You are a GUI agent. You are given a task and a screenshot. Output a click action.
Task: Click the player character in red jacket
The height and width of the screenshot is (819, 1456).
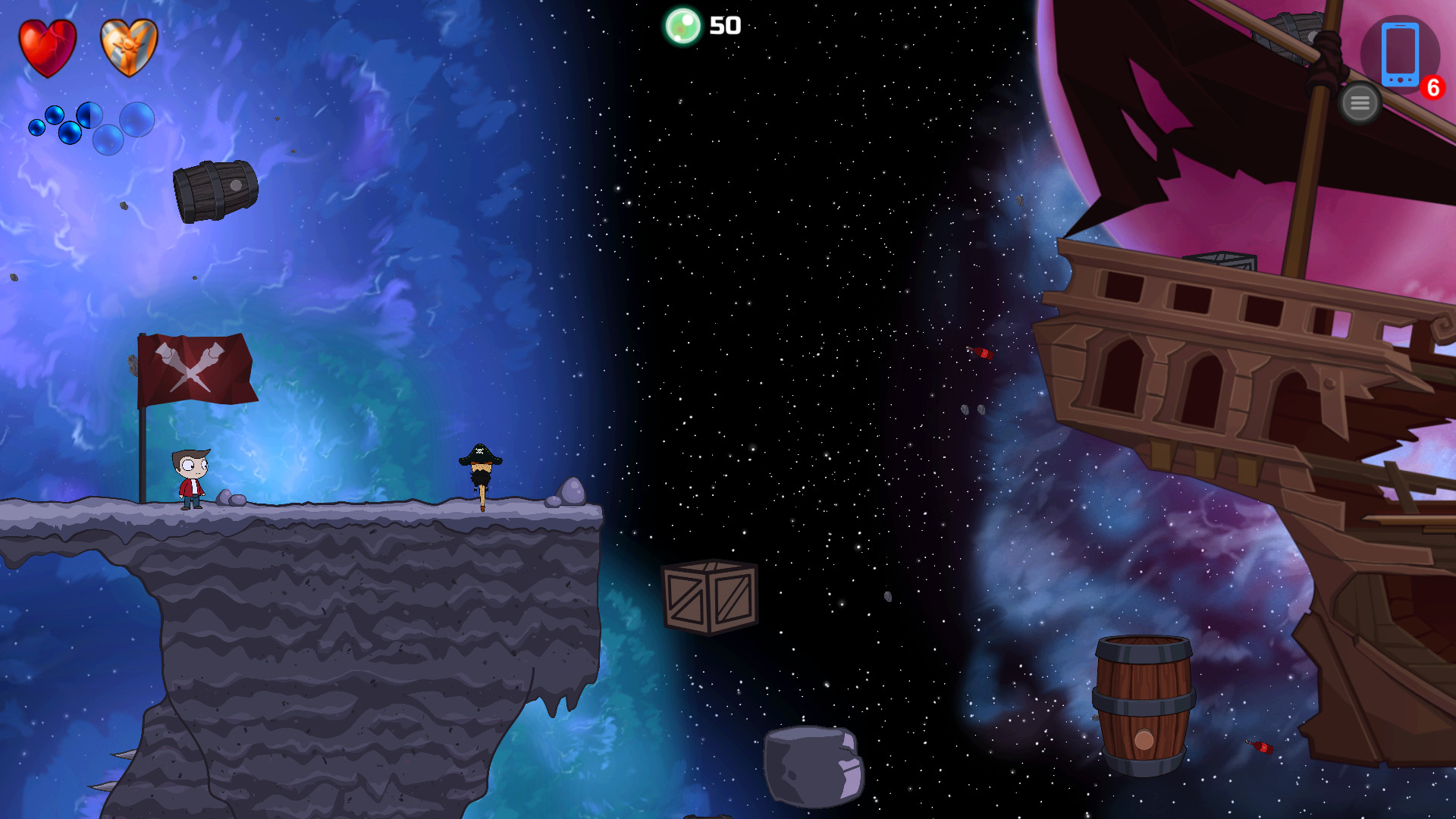click(x=191, y=478)
